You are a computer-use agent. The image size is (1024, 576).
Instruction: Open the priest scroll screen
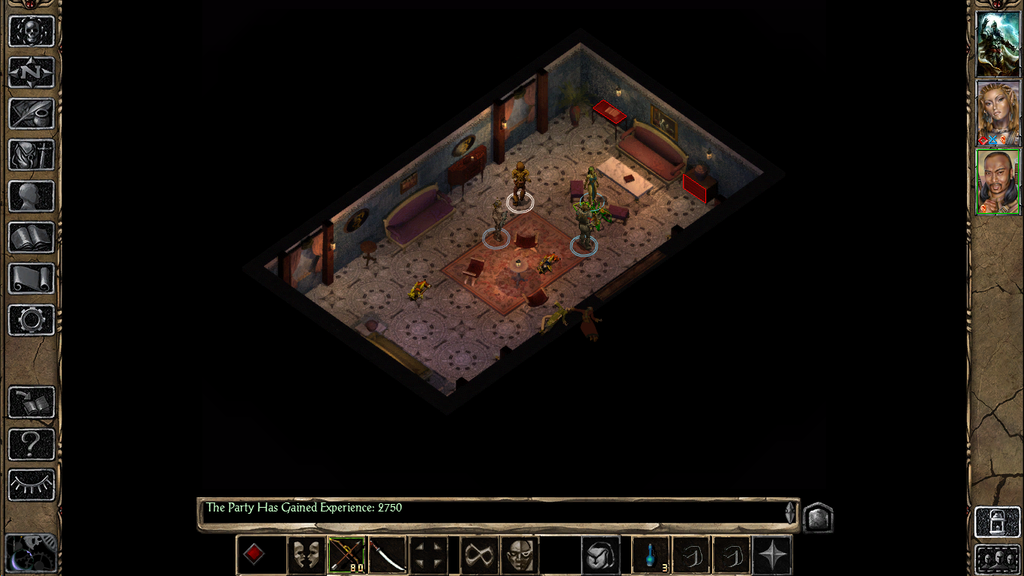click(x=31, y=278)
